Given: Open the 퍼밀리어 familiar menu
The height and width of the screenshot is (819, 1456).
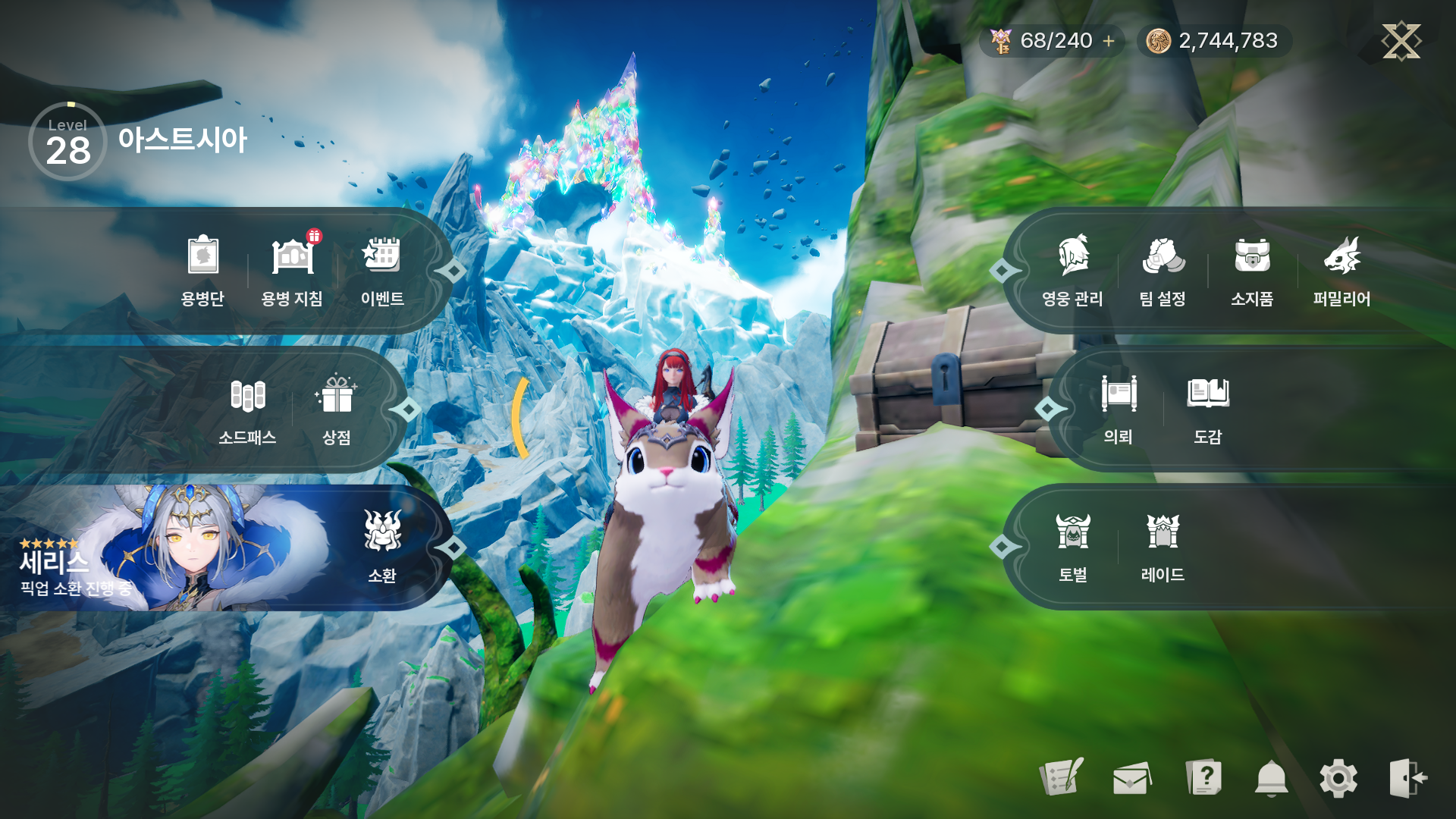Looking at the screenshot, I should [1341, 270].
